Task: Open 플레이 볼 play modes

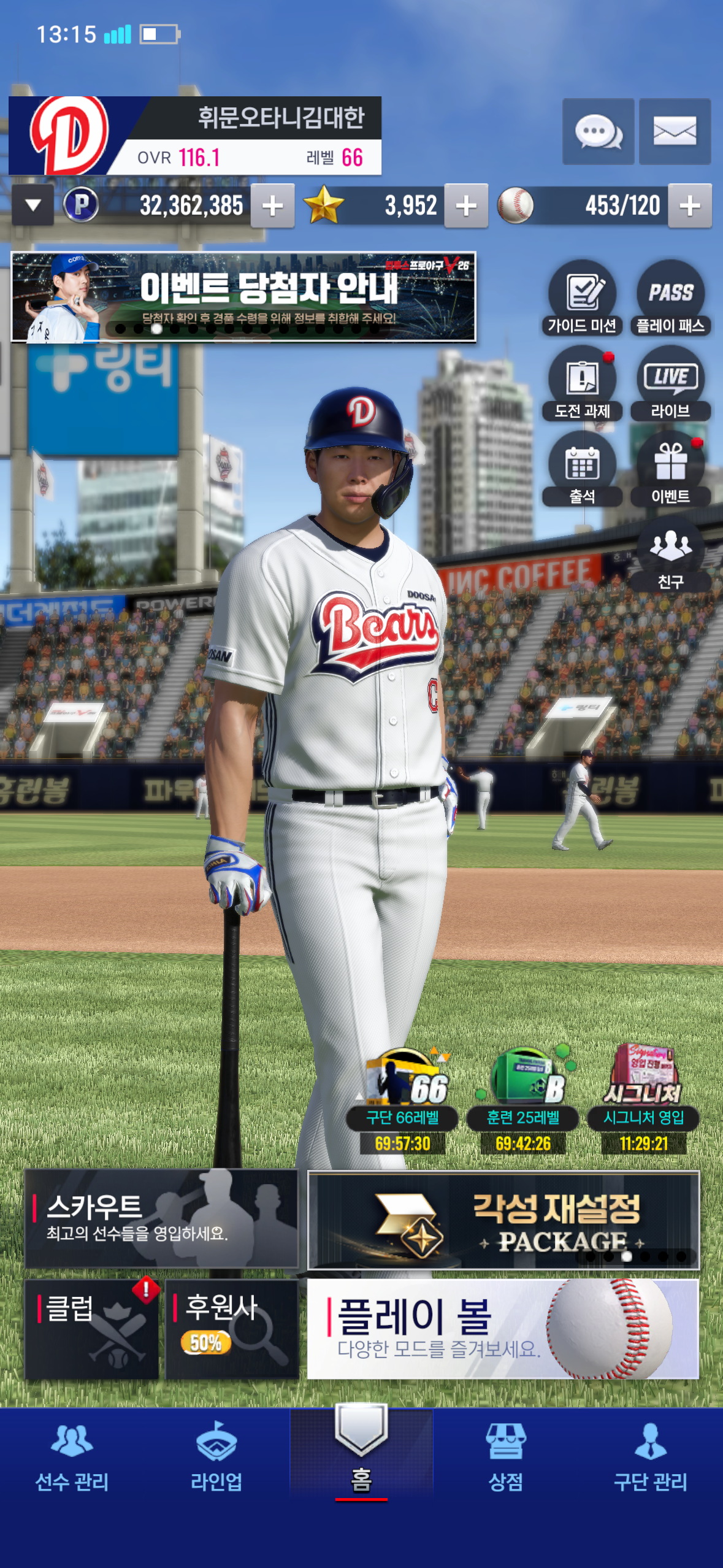Action: coord(503,1329)
